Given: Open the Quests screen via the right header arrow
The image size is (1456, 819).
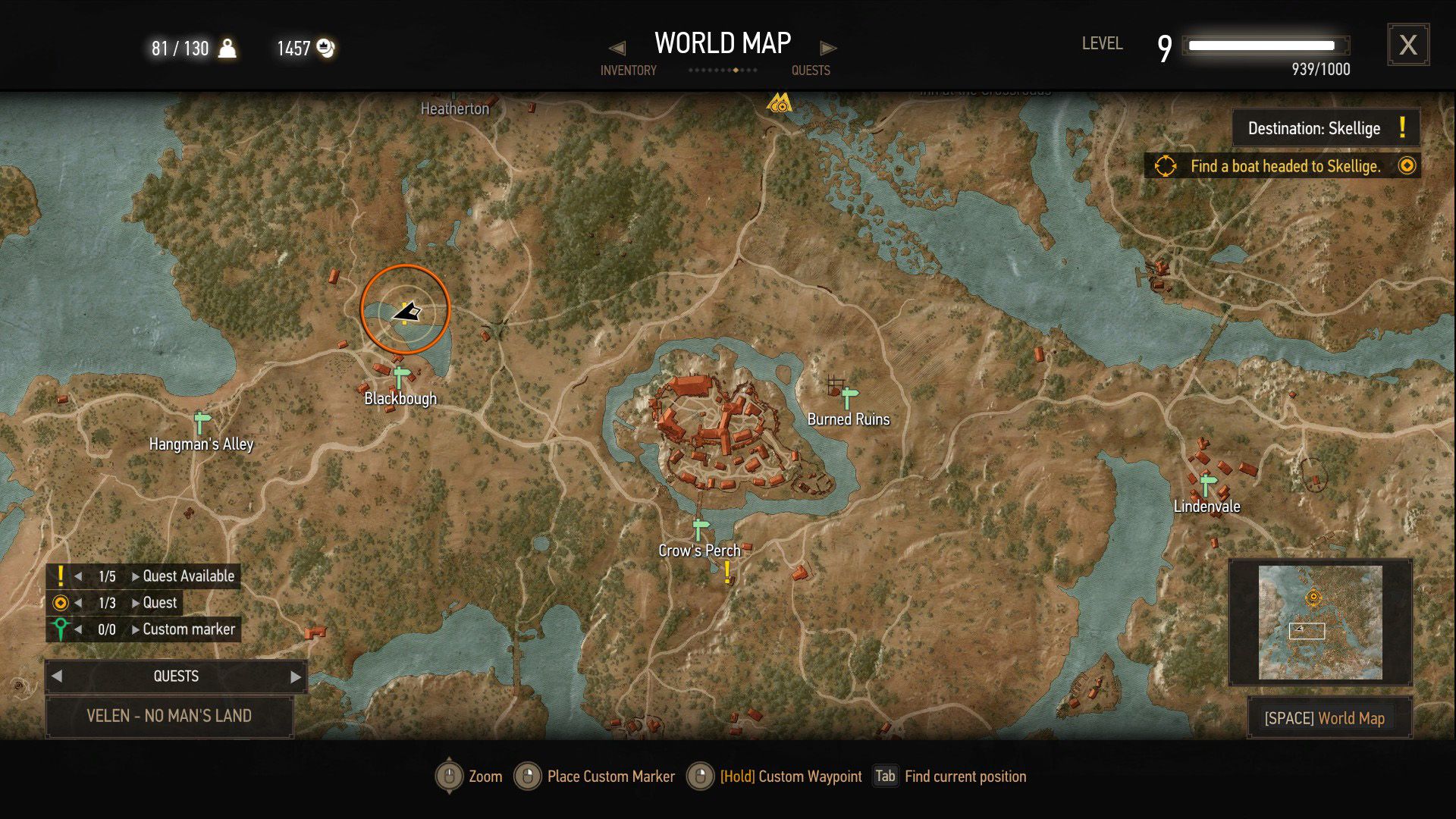Looking at the screenshot, I should 829,47.
